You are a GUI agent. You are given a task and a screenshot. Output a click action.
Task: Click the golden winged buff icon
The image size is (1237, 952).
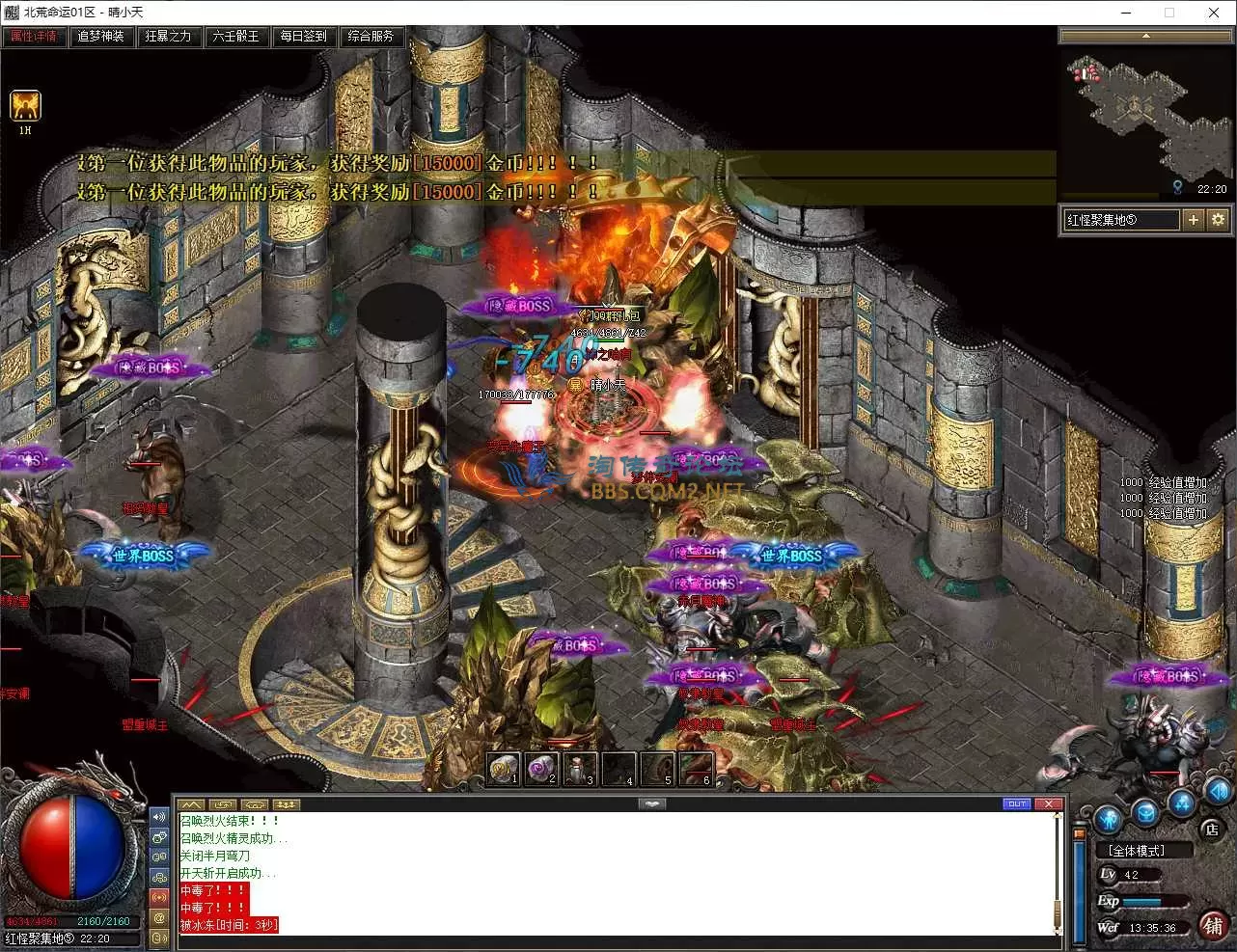click(25, 105)
